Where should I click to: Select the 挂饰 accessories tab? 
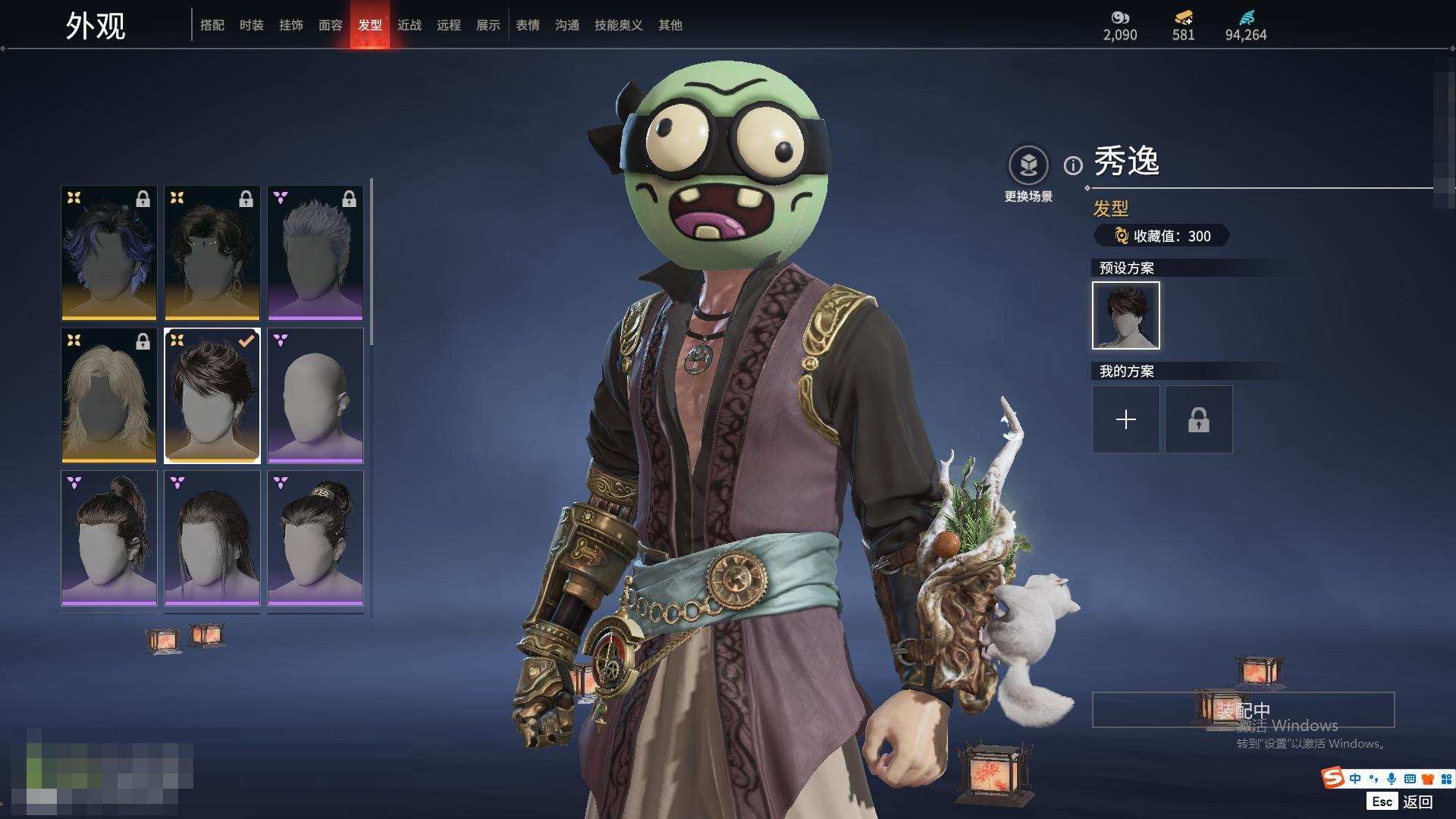click(291, 25)
